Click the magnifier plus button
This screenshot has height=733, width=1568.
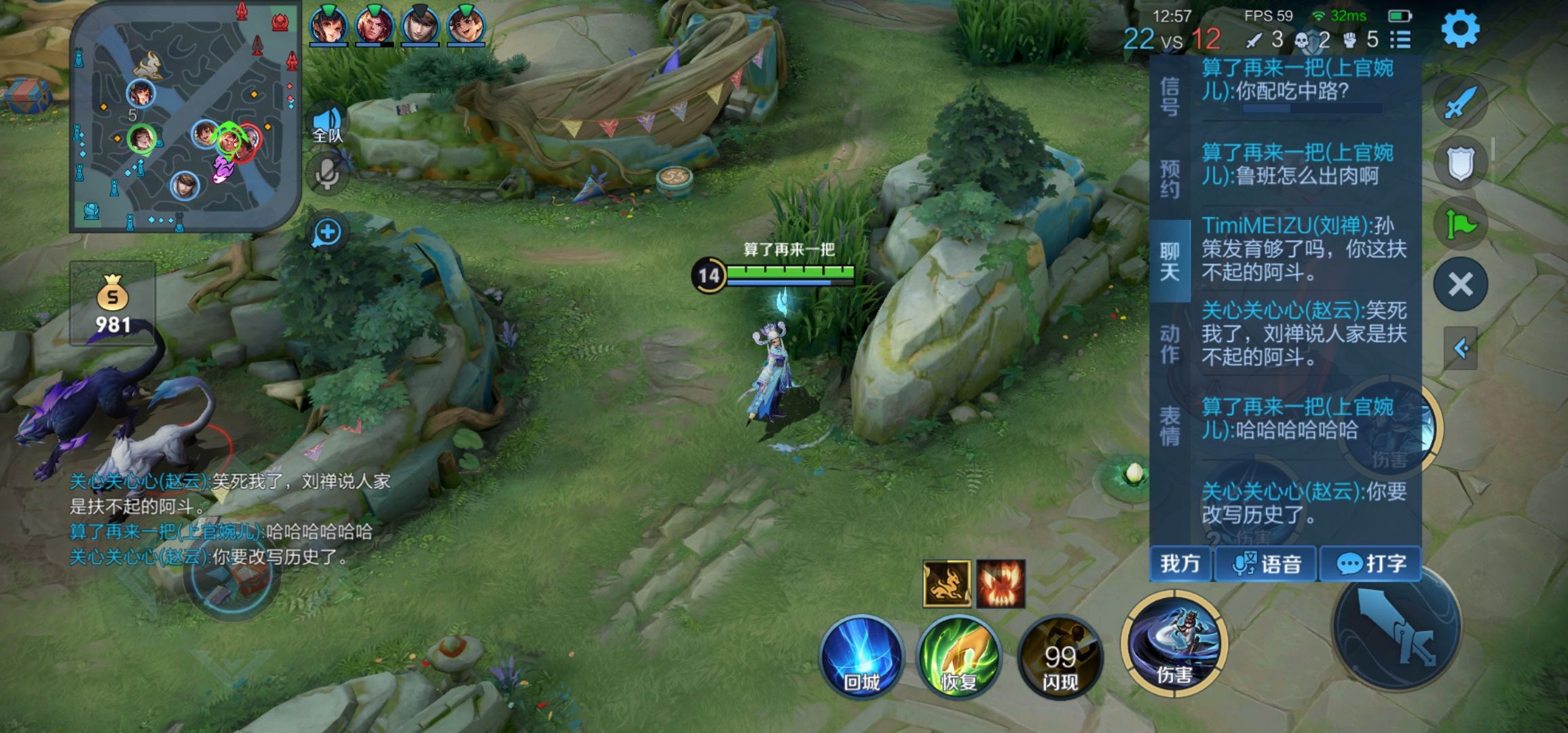click(x=327, y=232)
